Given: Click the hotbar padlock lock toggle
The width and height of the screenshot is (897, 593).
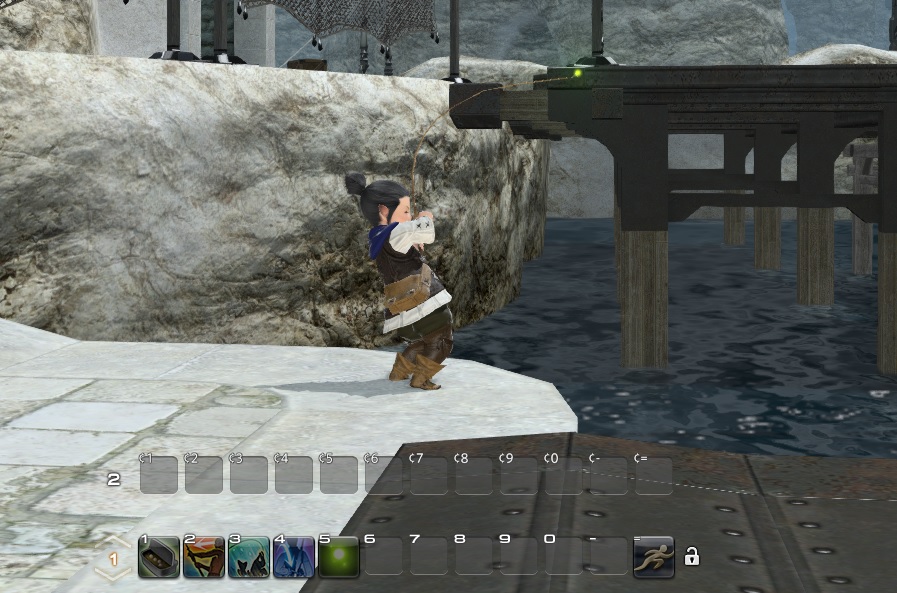Looking at the screenshot, I should click(691, 557).
